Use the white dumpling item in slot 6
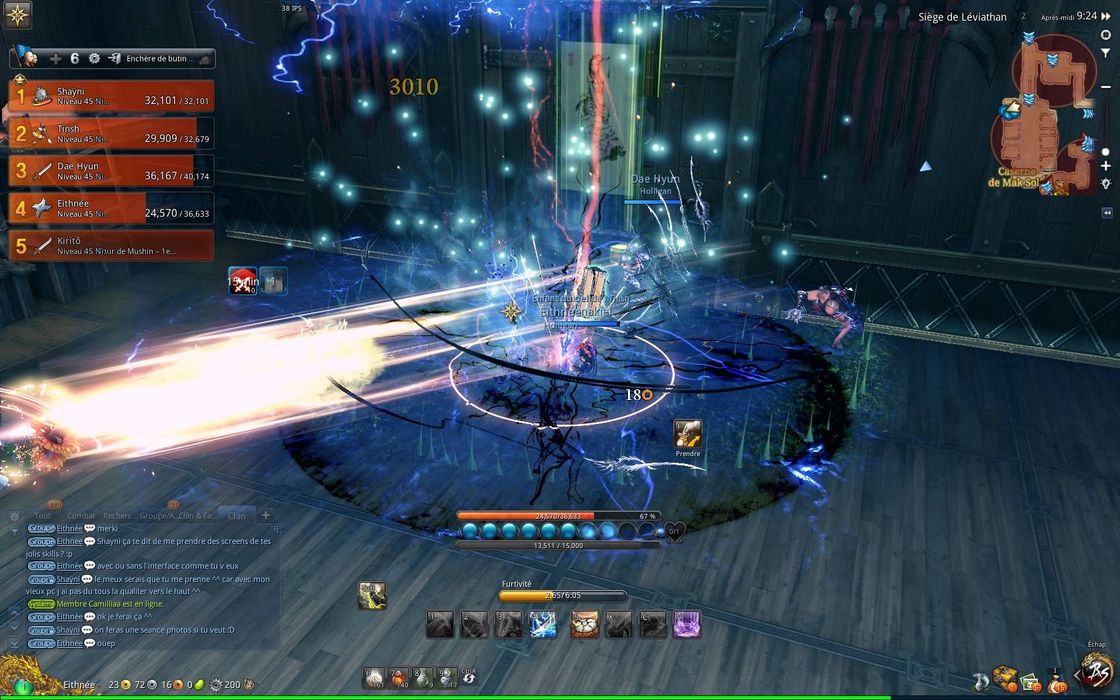The width and height of the screenshot is (1120, 700). click(x=374, y=678)
